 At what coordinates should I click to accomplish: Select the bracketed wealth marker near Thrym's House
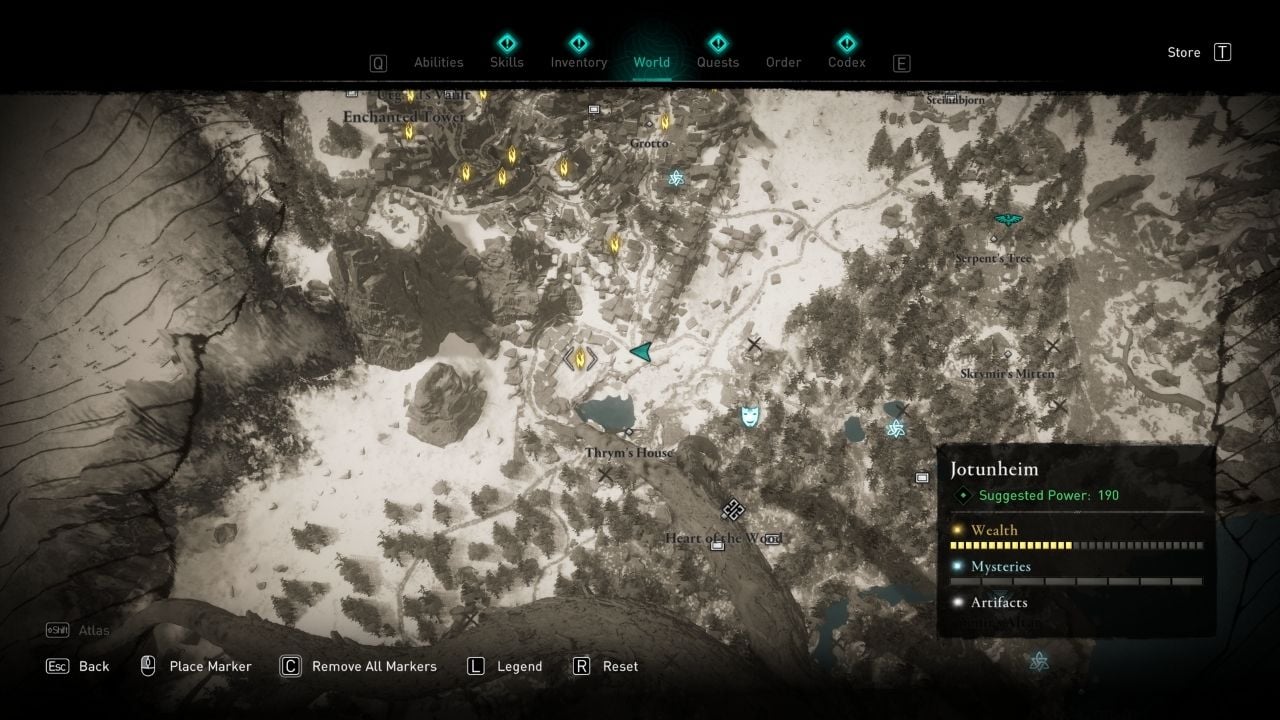pos(580,358)
